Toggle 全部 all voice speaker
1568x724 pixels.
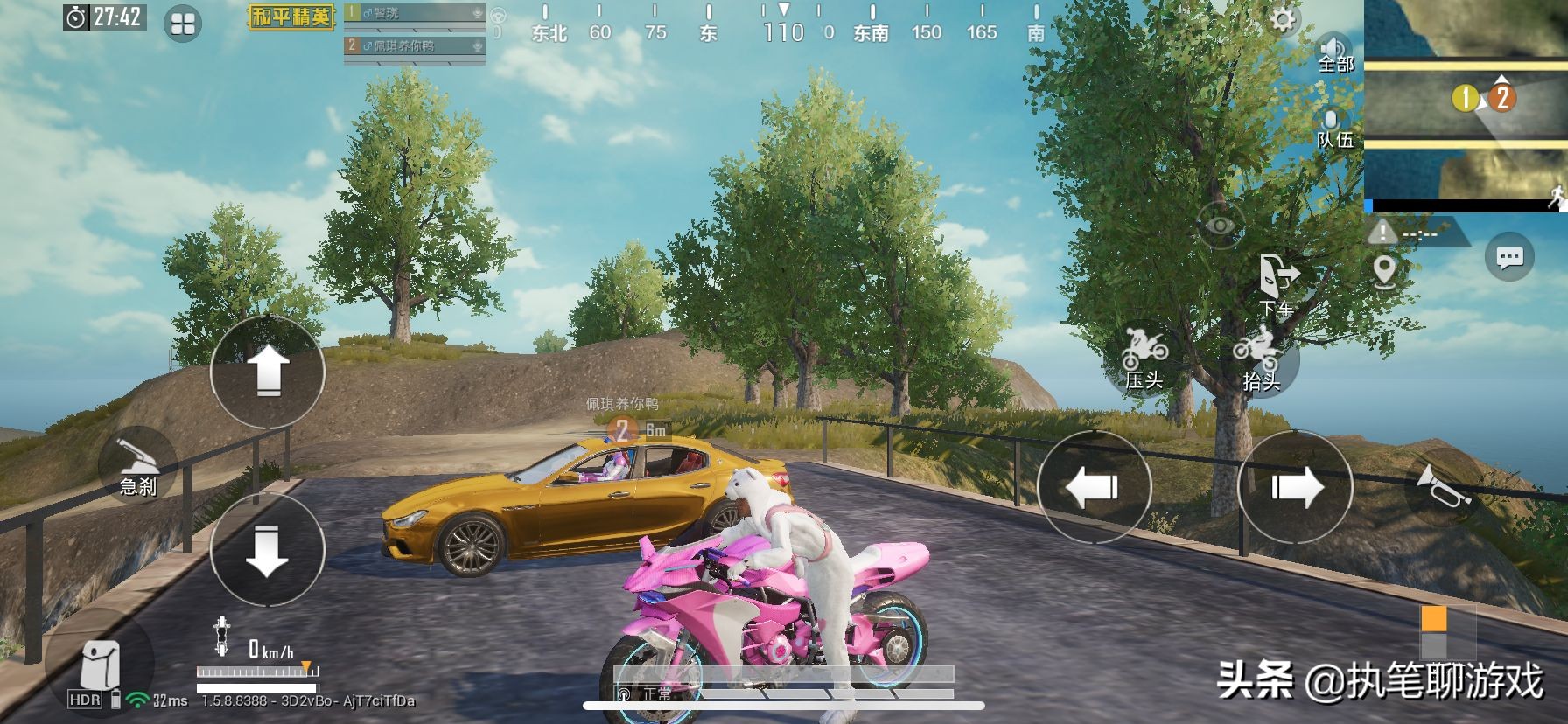(1335, 52)
